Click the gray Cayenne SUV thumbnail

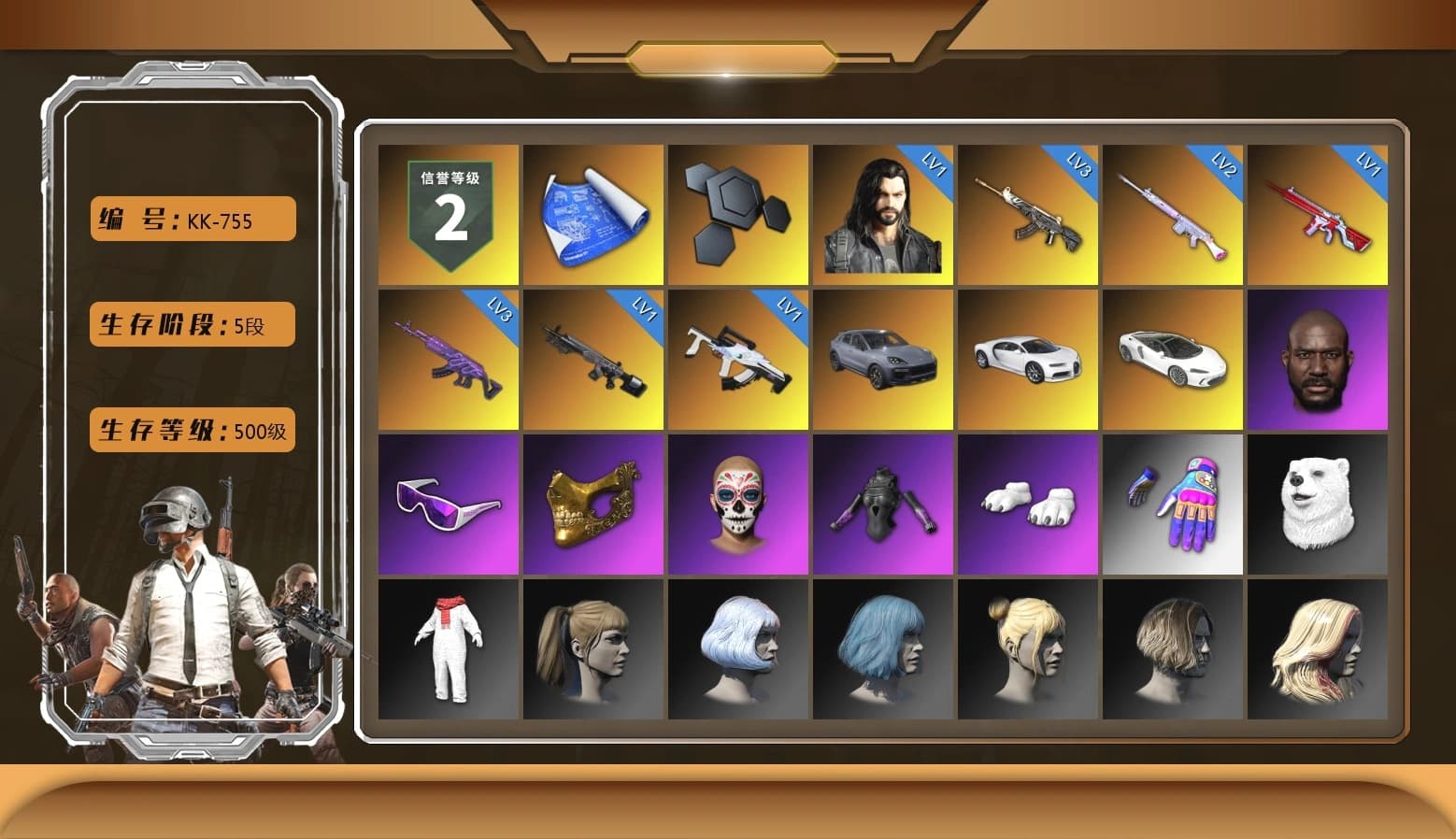(x=882, y=358)
